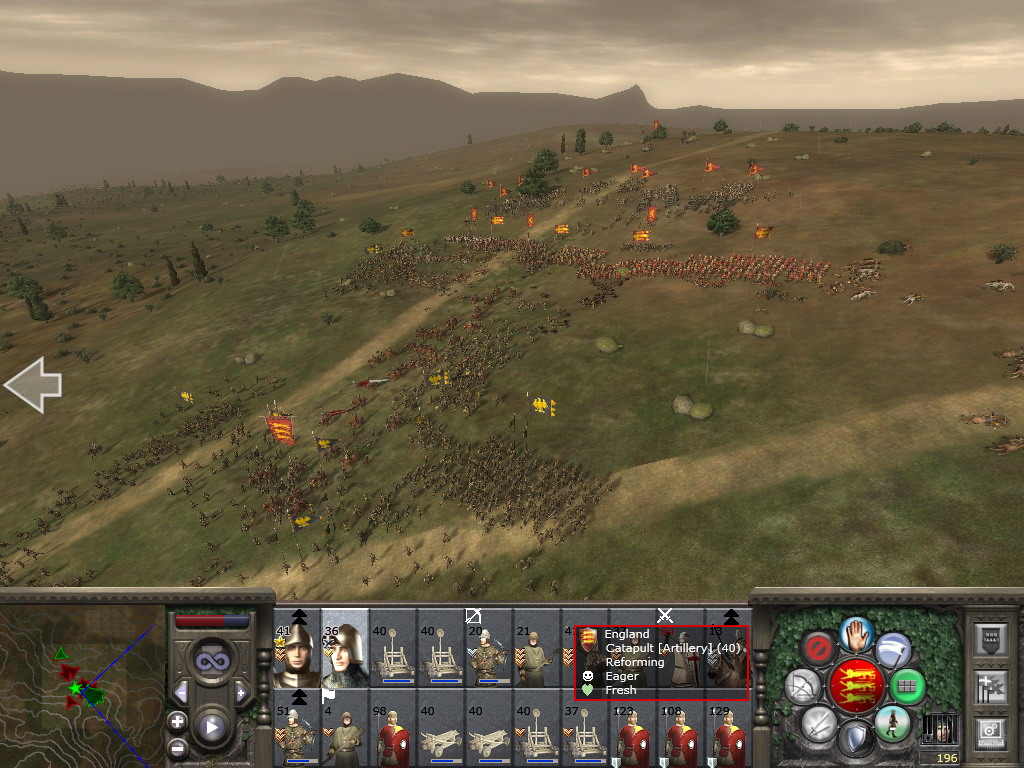Click the battle minimap

coord(82,686)
